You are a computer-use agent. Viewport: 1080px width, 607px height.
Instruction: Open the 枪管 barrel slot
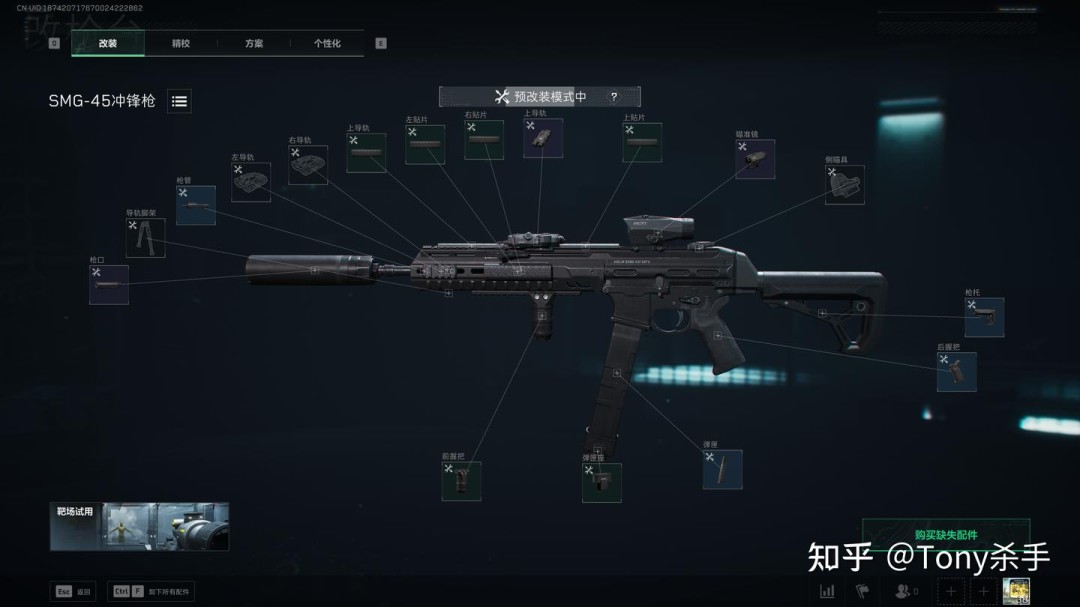coord(196,205)
